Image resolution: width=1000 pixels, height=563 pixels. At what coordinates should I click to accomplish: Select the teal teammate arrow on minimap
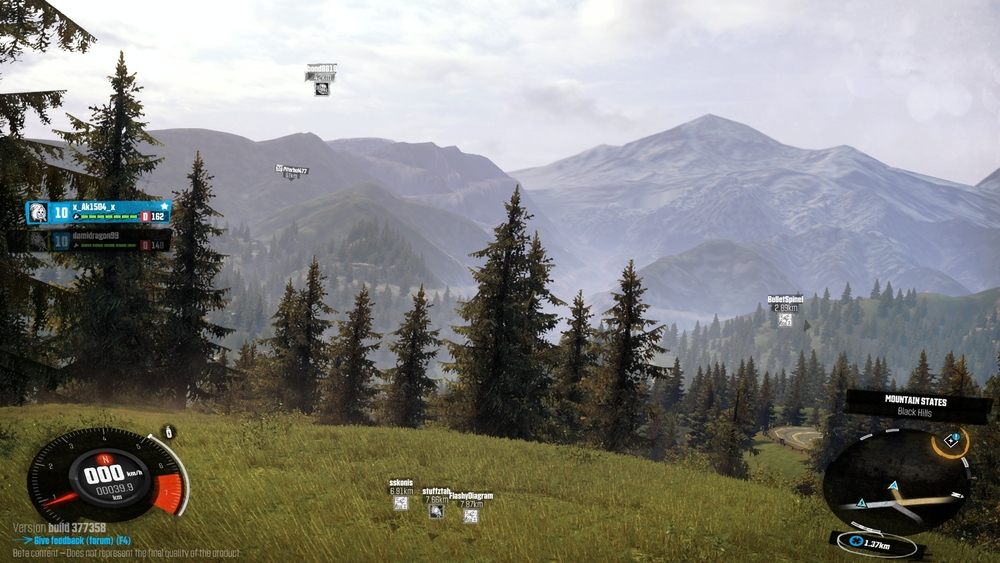coord(894,486)
